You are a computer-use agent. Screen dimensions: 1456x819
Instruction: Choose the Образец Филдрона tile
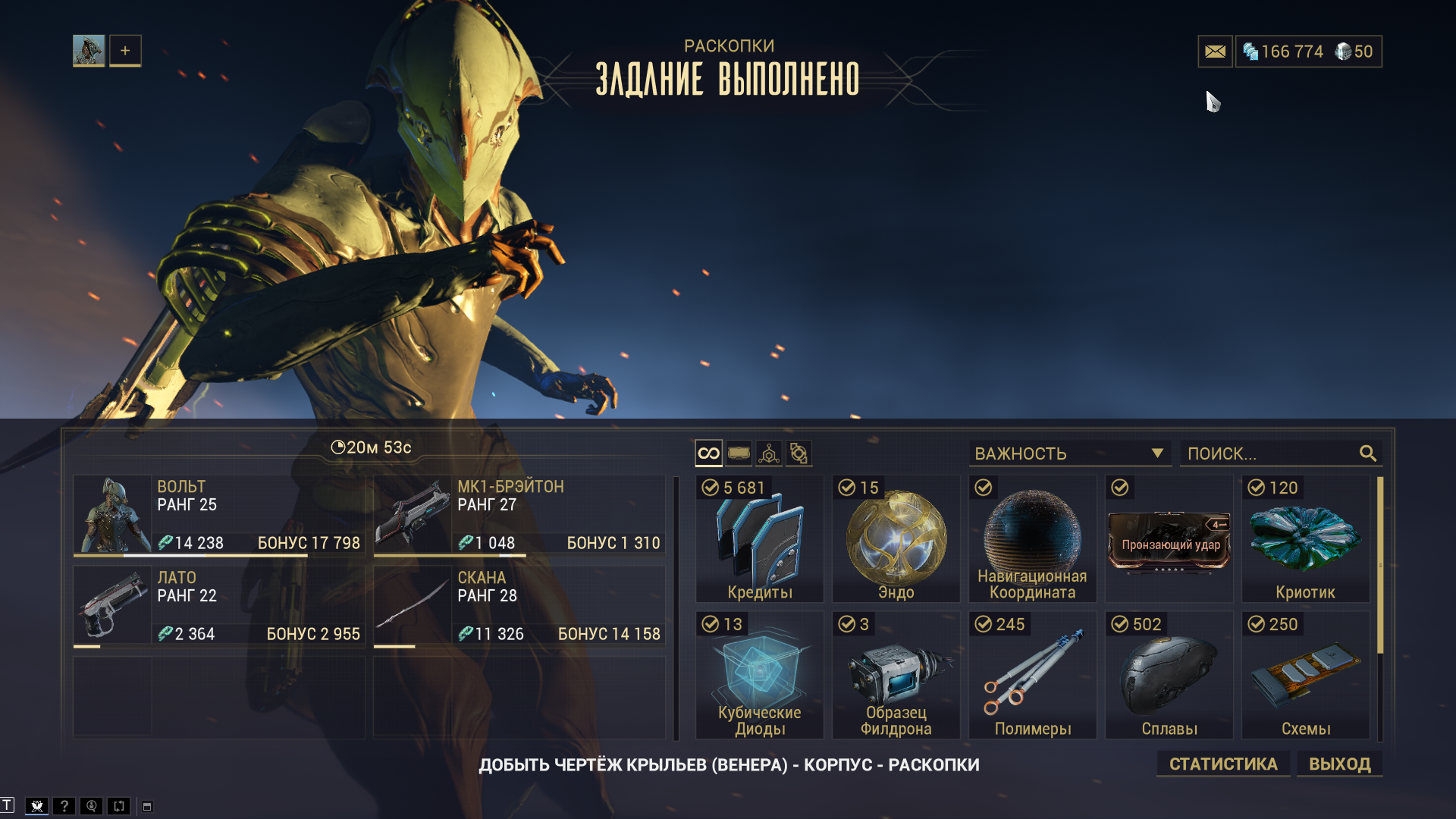point(896,676)
